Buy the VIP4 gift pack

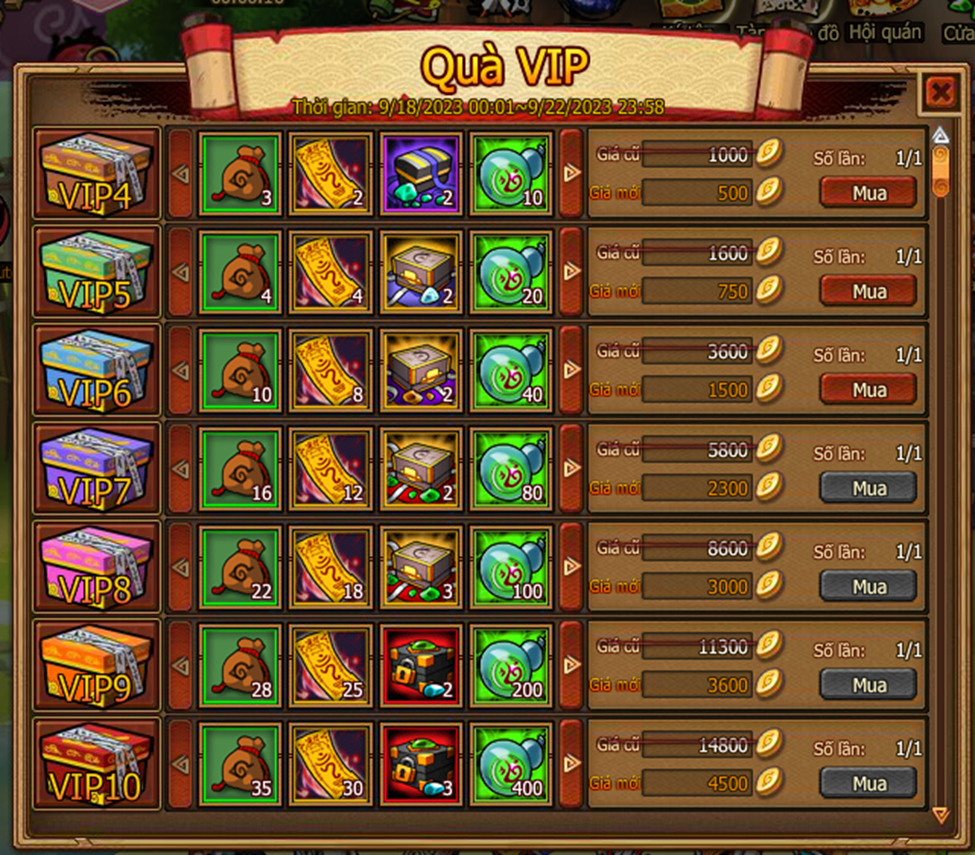pyautogui.click(x=868, y=192)
